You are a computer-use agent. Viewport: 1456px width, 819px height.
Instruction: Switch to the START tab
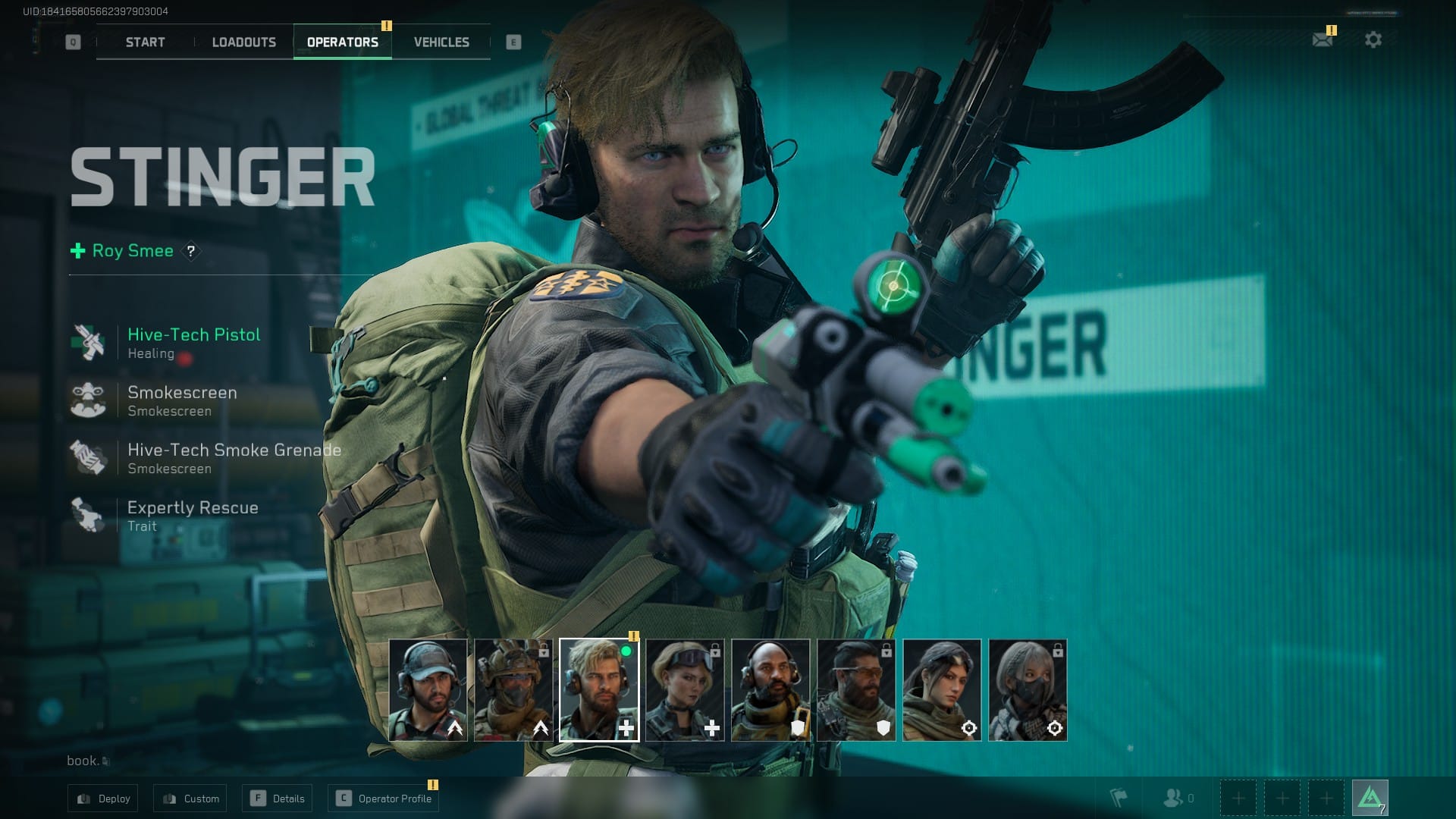tap(145, 42)
